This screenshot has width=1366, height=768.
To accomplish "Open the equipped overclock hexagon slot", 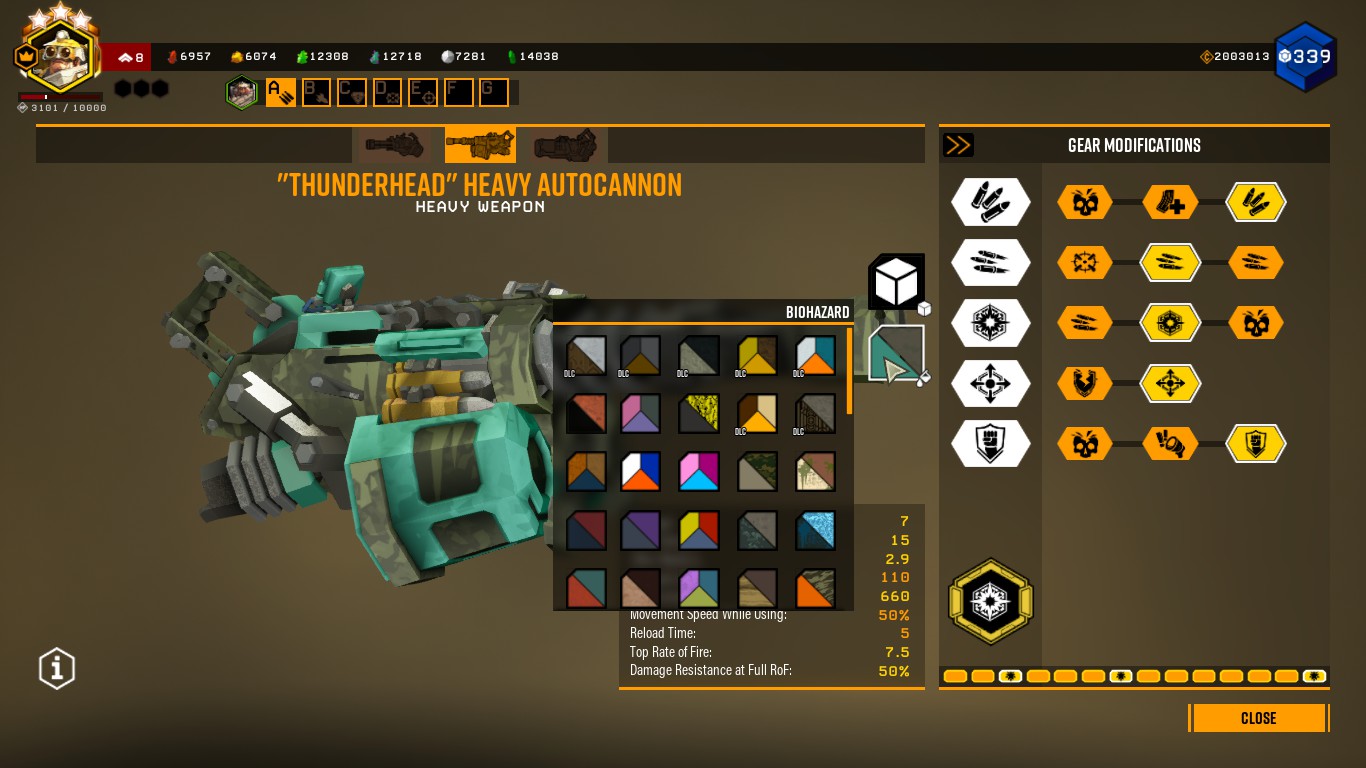I will click(990, 601).
